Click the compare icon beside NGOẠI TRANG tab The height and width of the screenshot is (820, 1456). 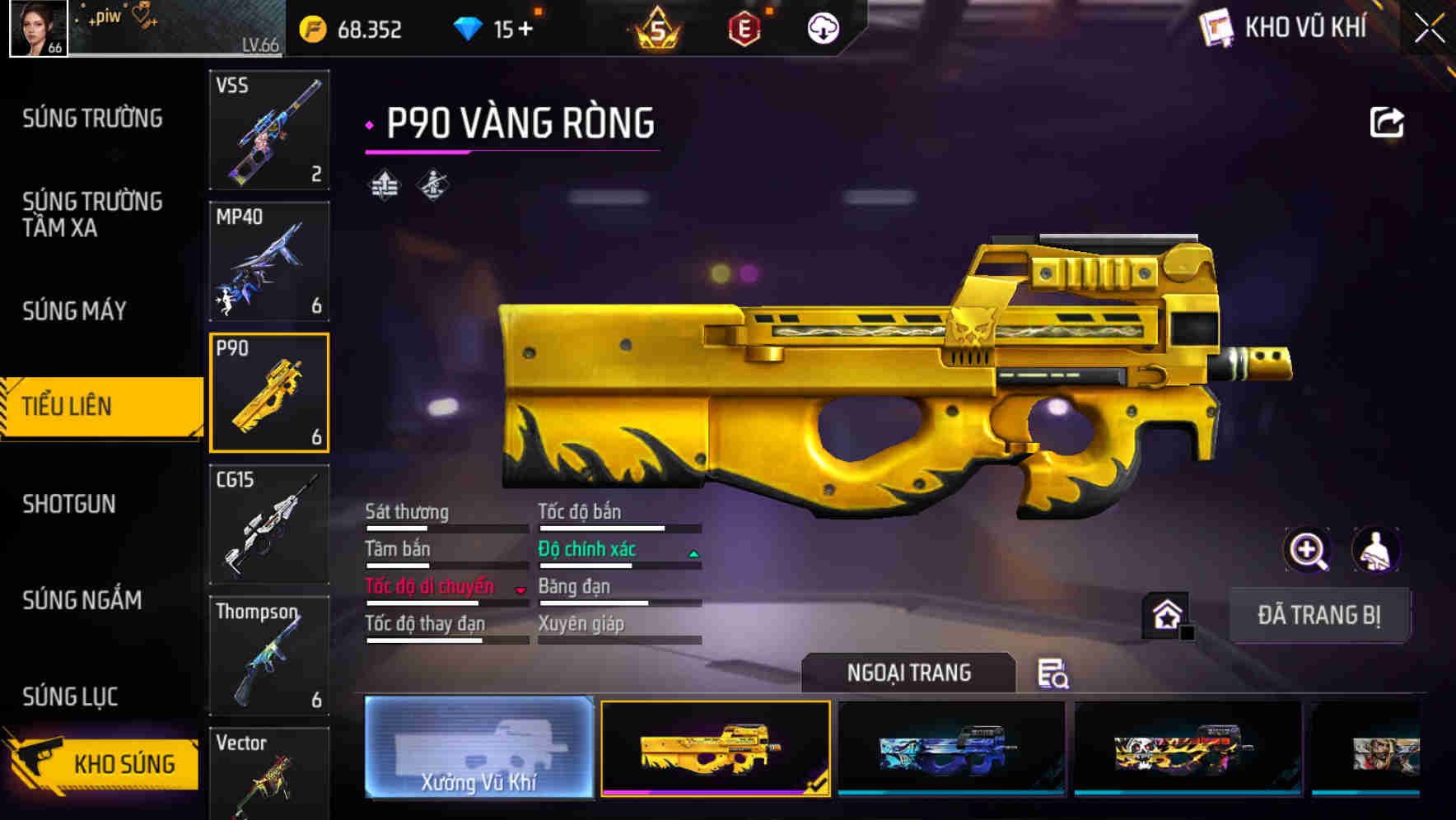tap(1055, 675)
